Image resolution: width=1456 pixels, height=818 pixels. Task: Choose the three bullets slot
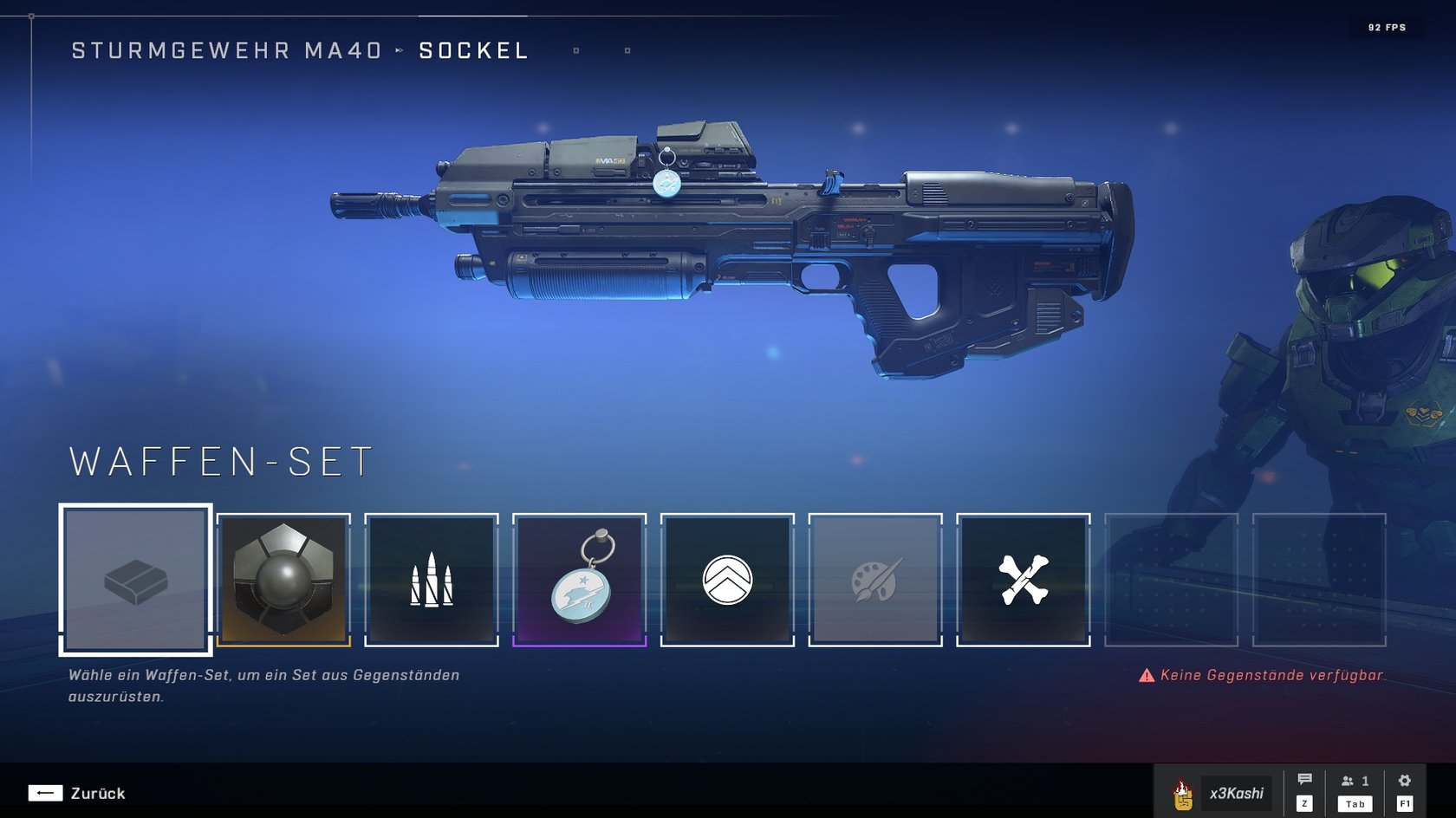pyautogui.click(x=432, y=579)
